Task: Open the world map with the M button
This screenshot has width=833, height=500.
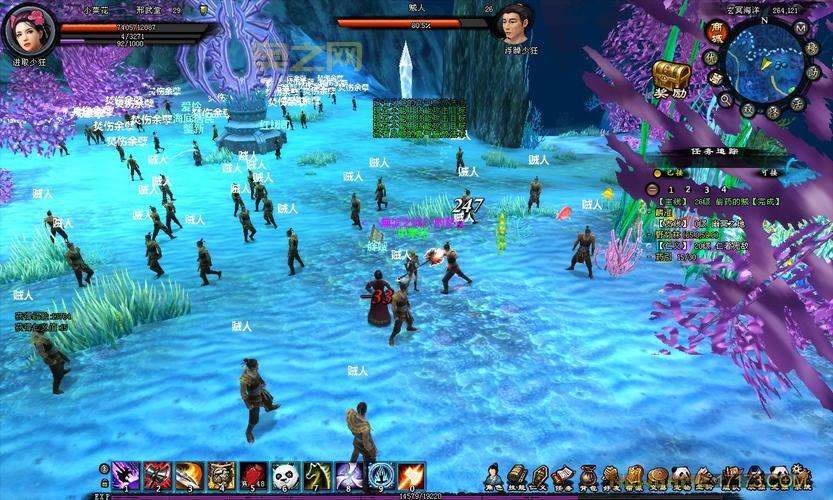Action: (x=801, y=28)
